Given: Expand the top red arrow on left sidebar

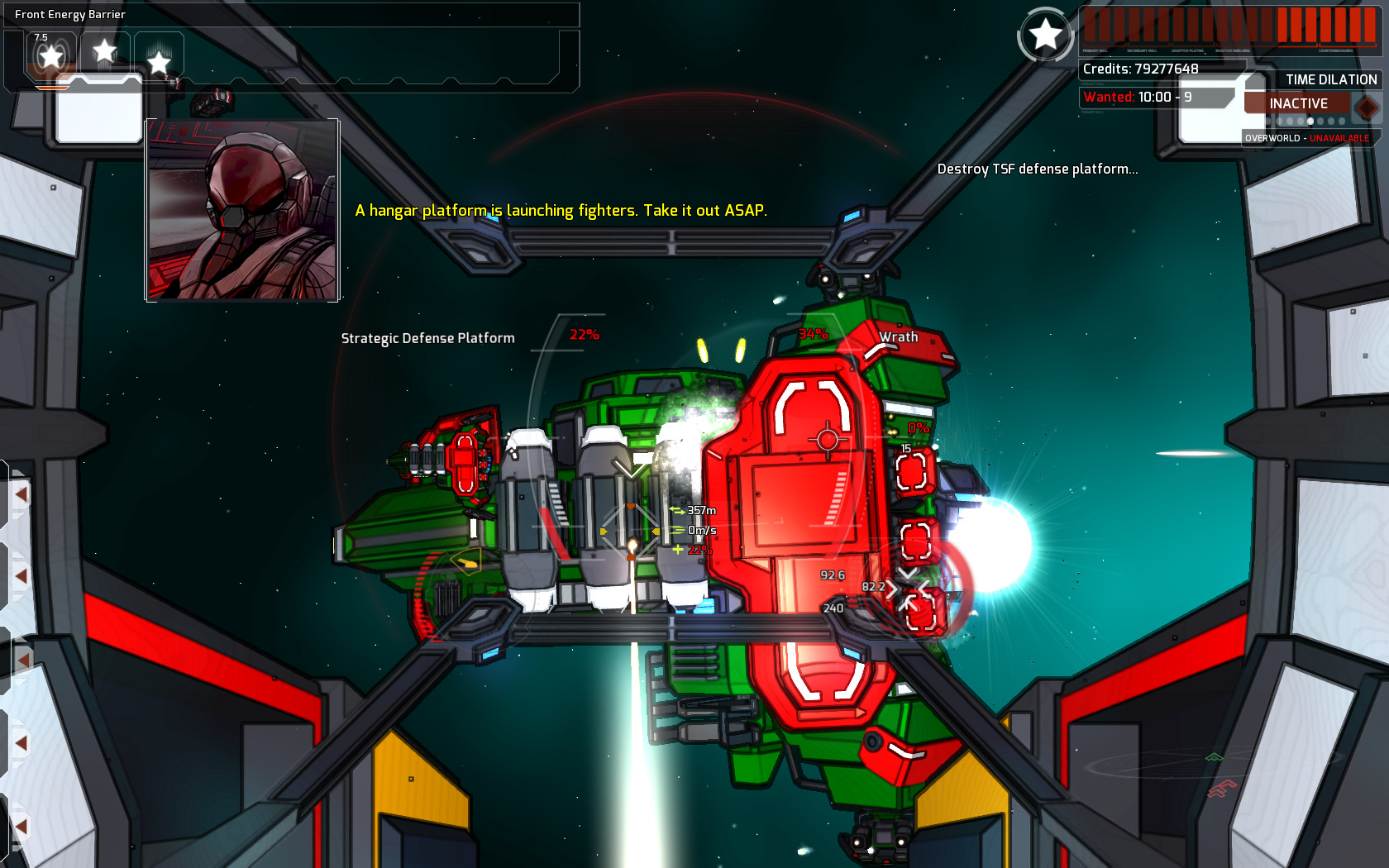Looking at the screenshot, I should click(x=21, y=494).
